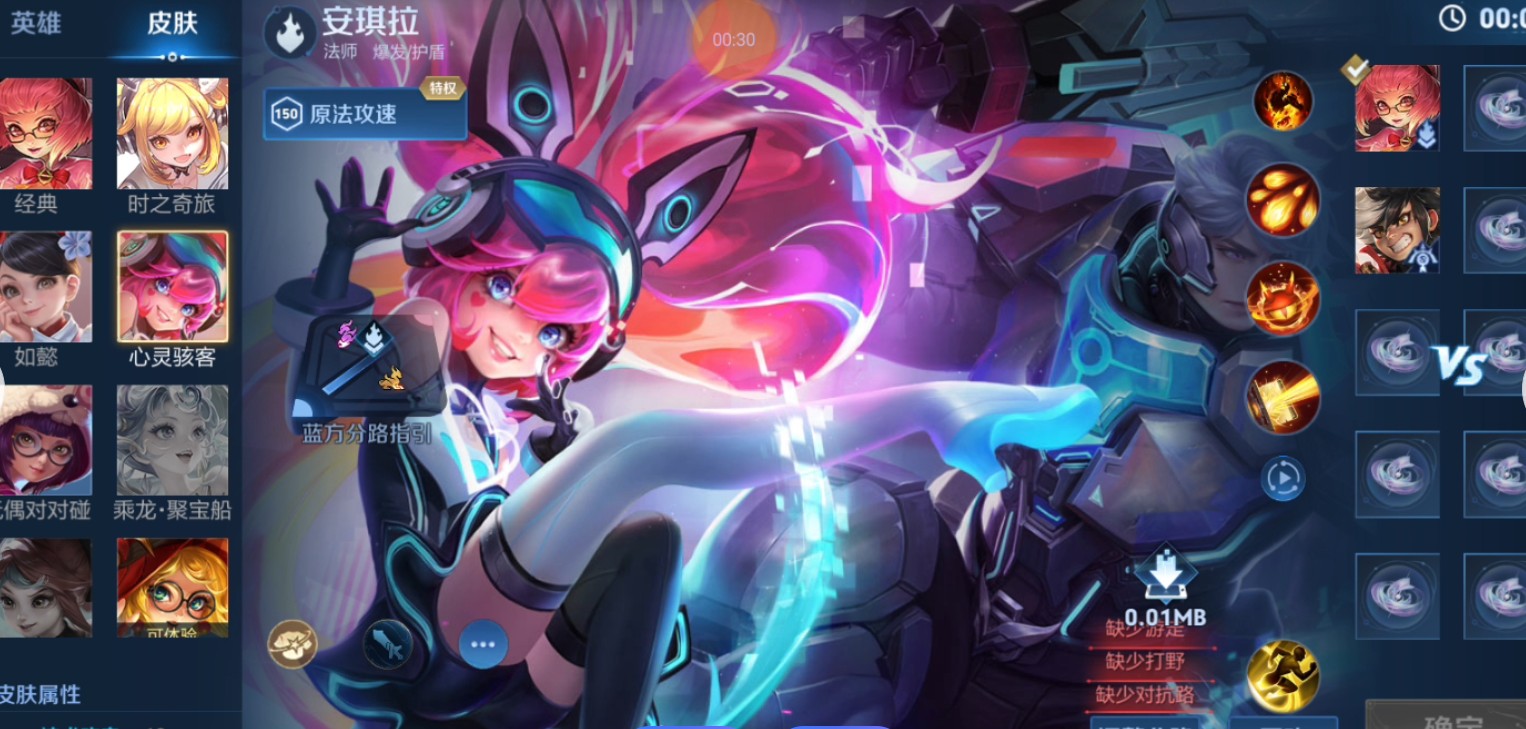Screen dimensions: 1526x729
Task: Choose the 乘龙·聚宝船 skin
Action: tap(172, 440)
